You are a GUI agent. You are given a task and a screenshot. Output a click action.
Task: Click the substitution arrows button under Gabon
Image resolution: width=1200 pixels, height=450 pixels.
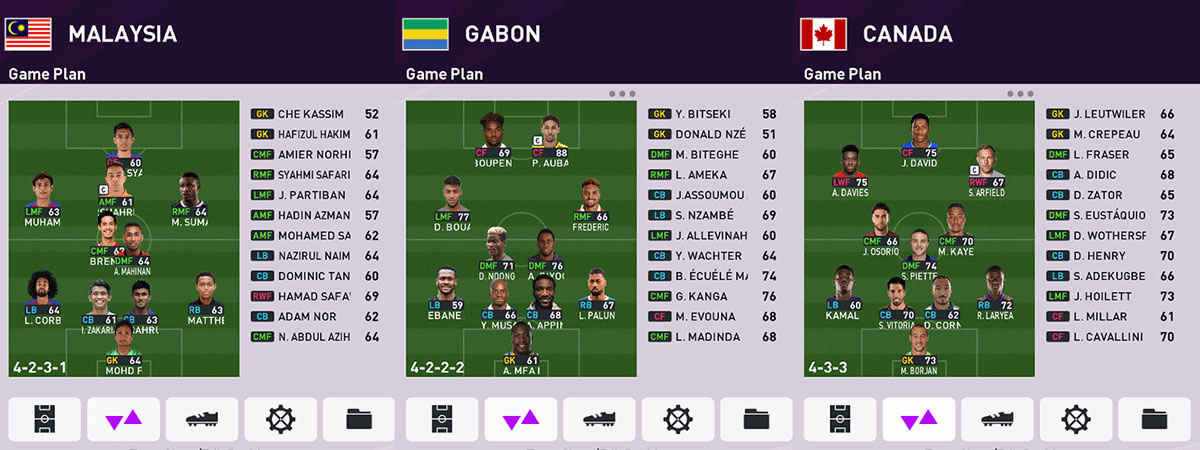pos(521,419)
